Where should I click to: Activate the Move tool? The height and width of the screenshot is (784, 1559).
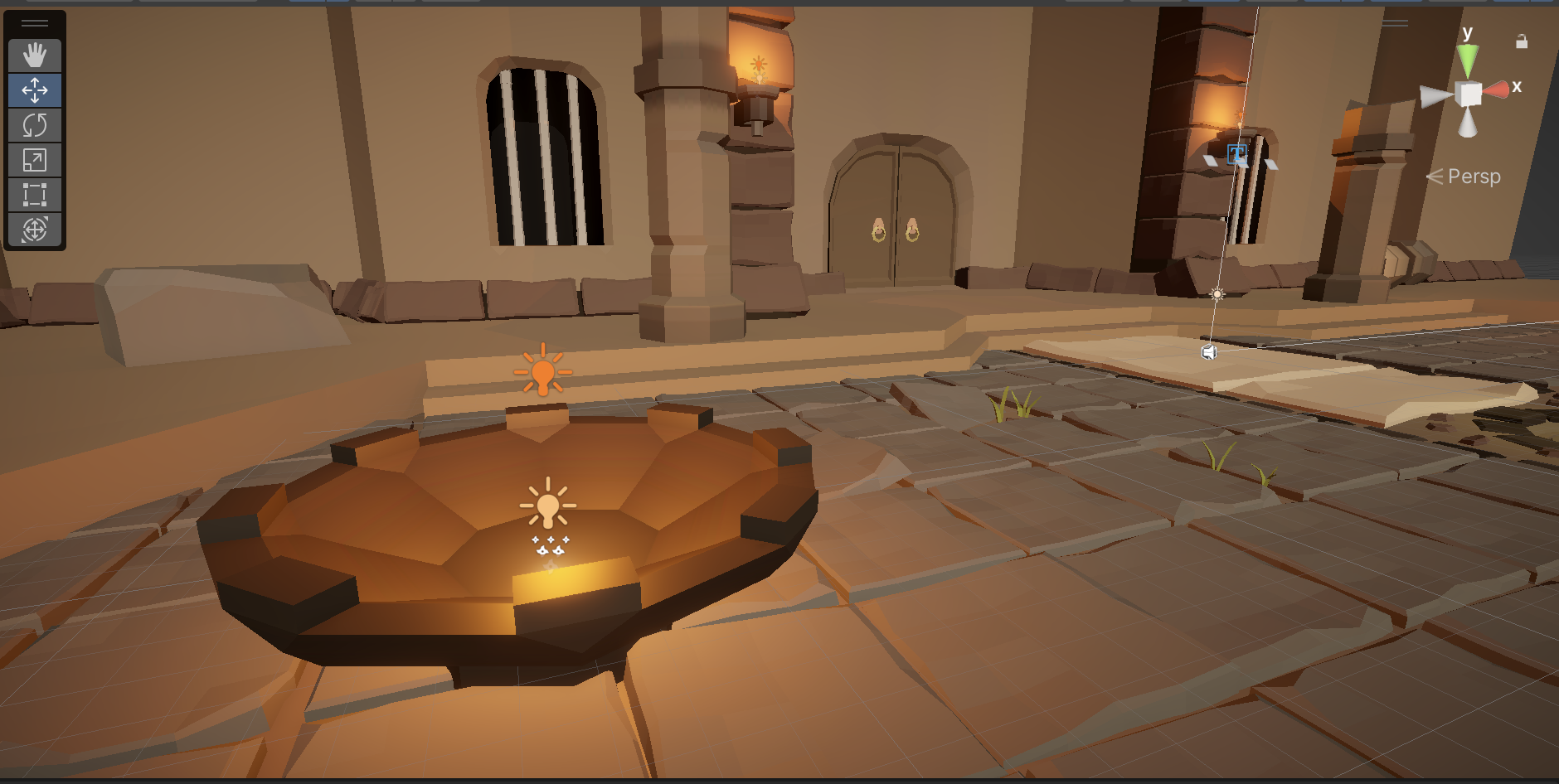[x=35, y=90]
